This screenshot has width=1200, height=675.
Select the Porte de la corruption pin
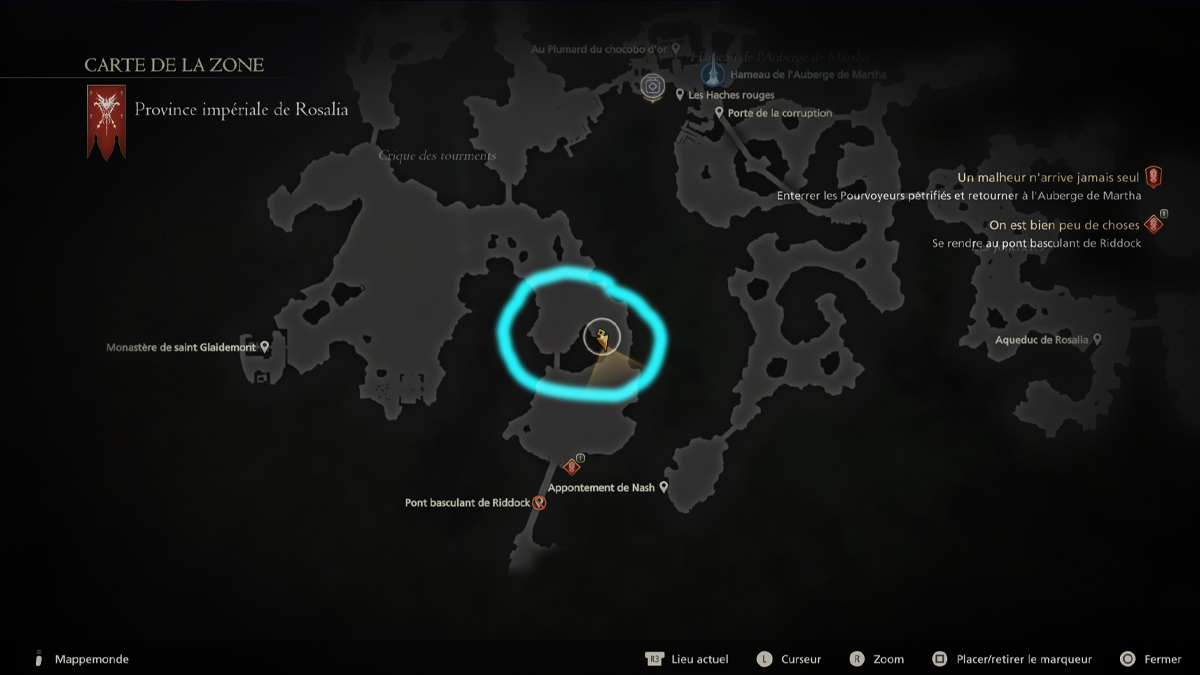pyautogui.click(x=719, y=113)
